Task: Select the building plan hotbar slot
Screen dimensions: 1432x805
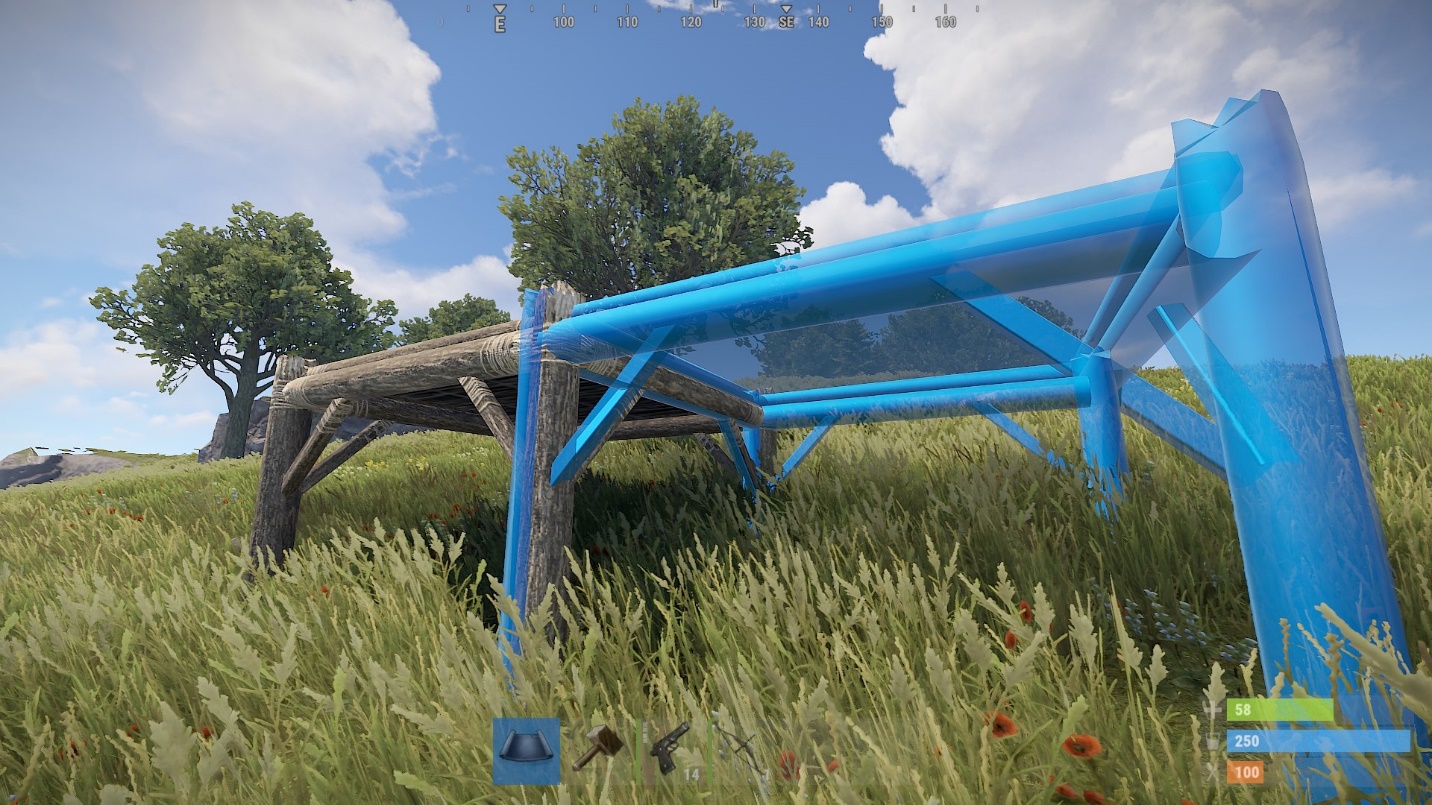Action: pos(526,750)
